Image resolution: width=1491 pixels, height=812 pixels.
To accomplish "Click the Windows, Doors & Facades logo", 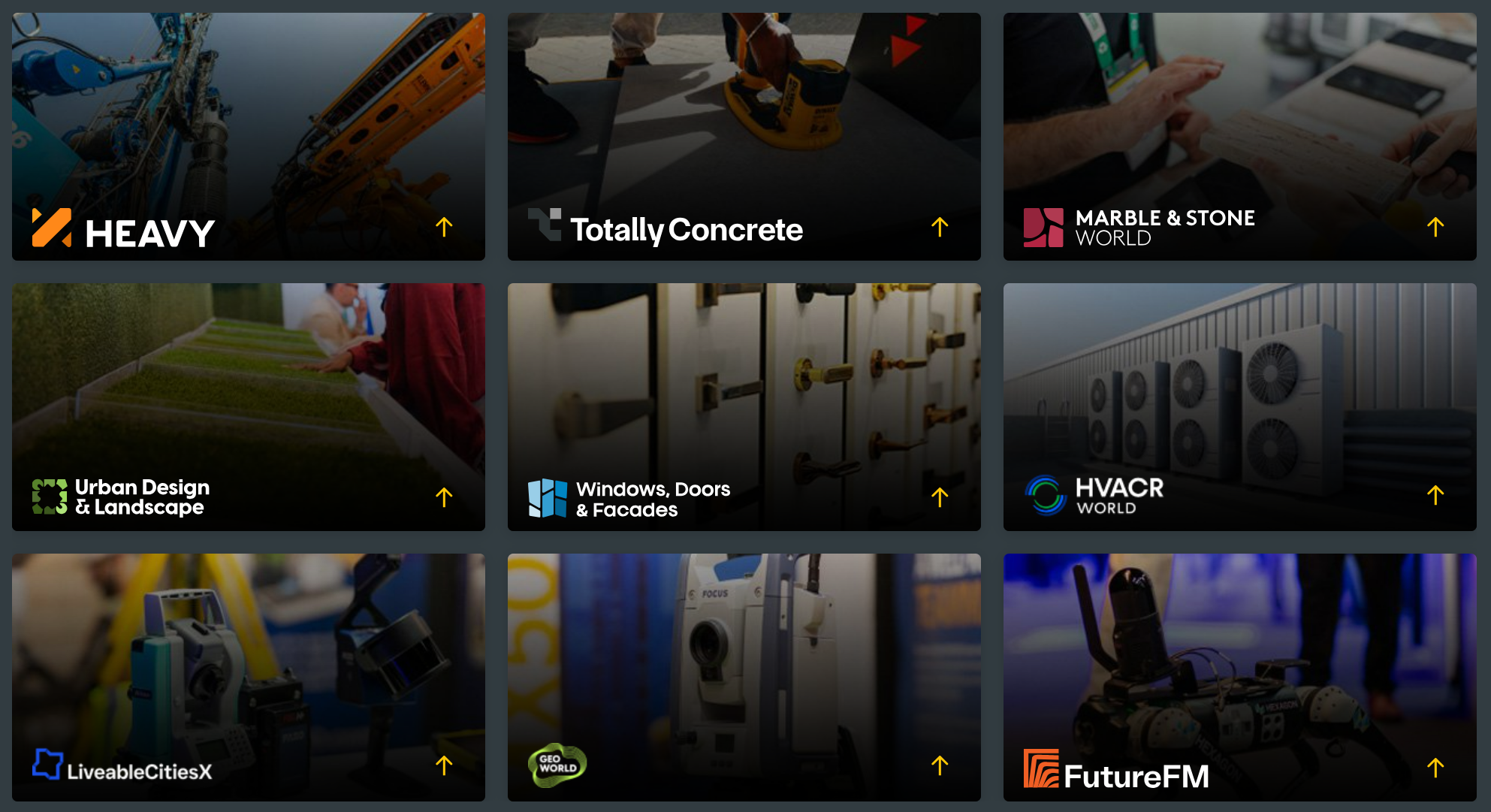I will [x=629, y=499].
